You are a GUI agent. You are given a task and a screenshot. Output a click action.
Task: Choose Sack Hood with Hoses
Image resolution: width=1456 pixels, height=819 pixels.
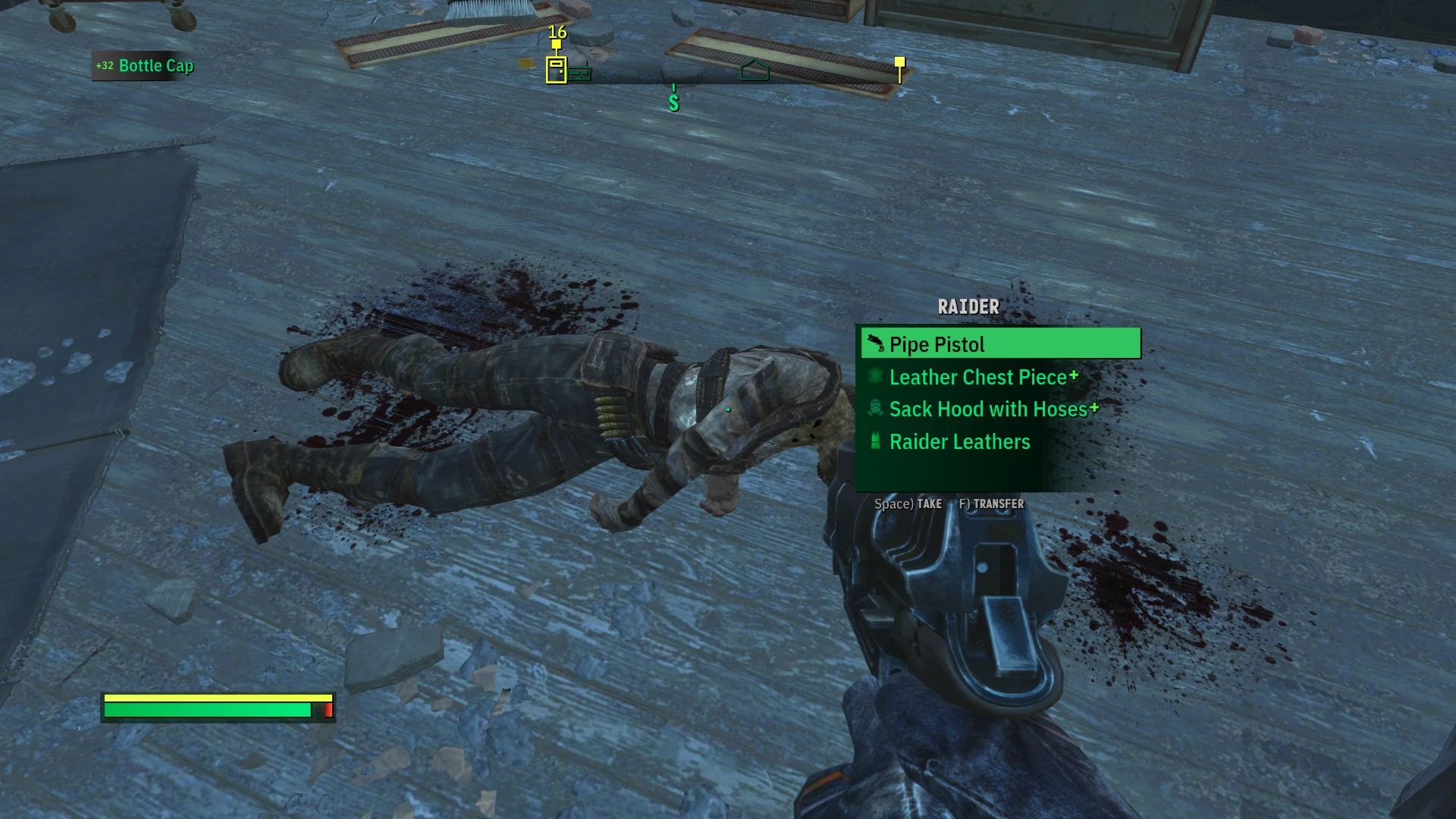(x=988, y=409)
